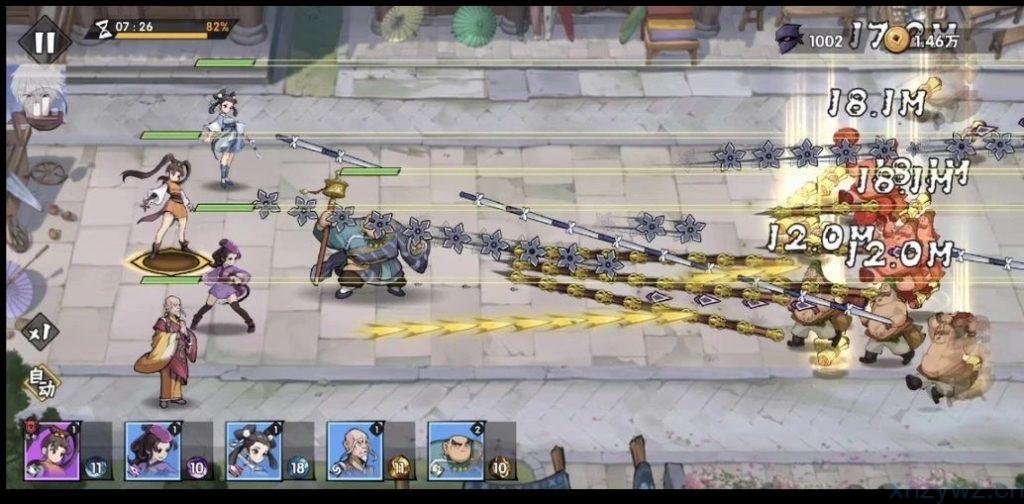This screenshot has height=504, width=1024.
Task: Choose the twin-bun girl hero card
Action: [253, 450]
